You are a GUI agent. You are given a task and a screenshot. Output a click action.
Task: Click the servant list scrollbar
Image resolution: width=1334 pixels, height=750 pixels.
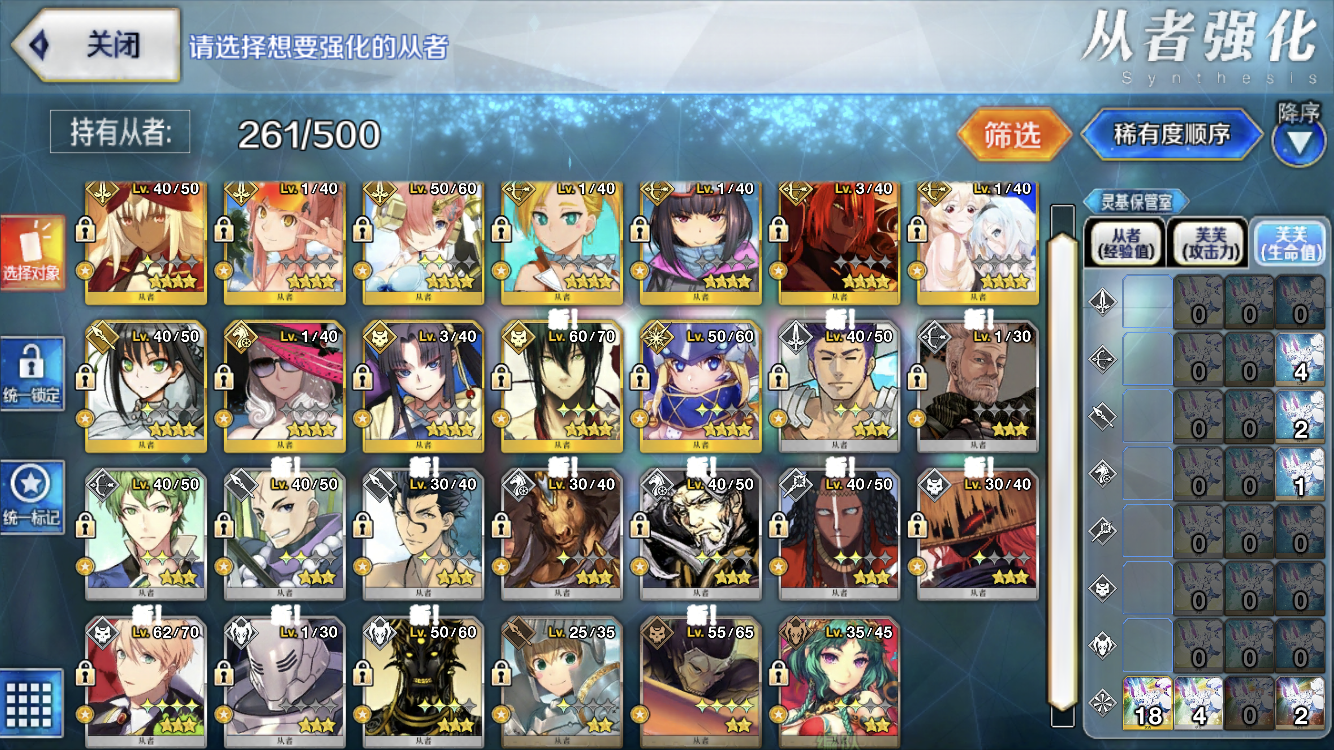[1061, 460]
